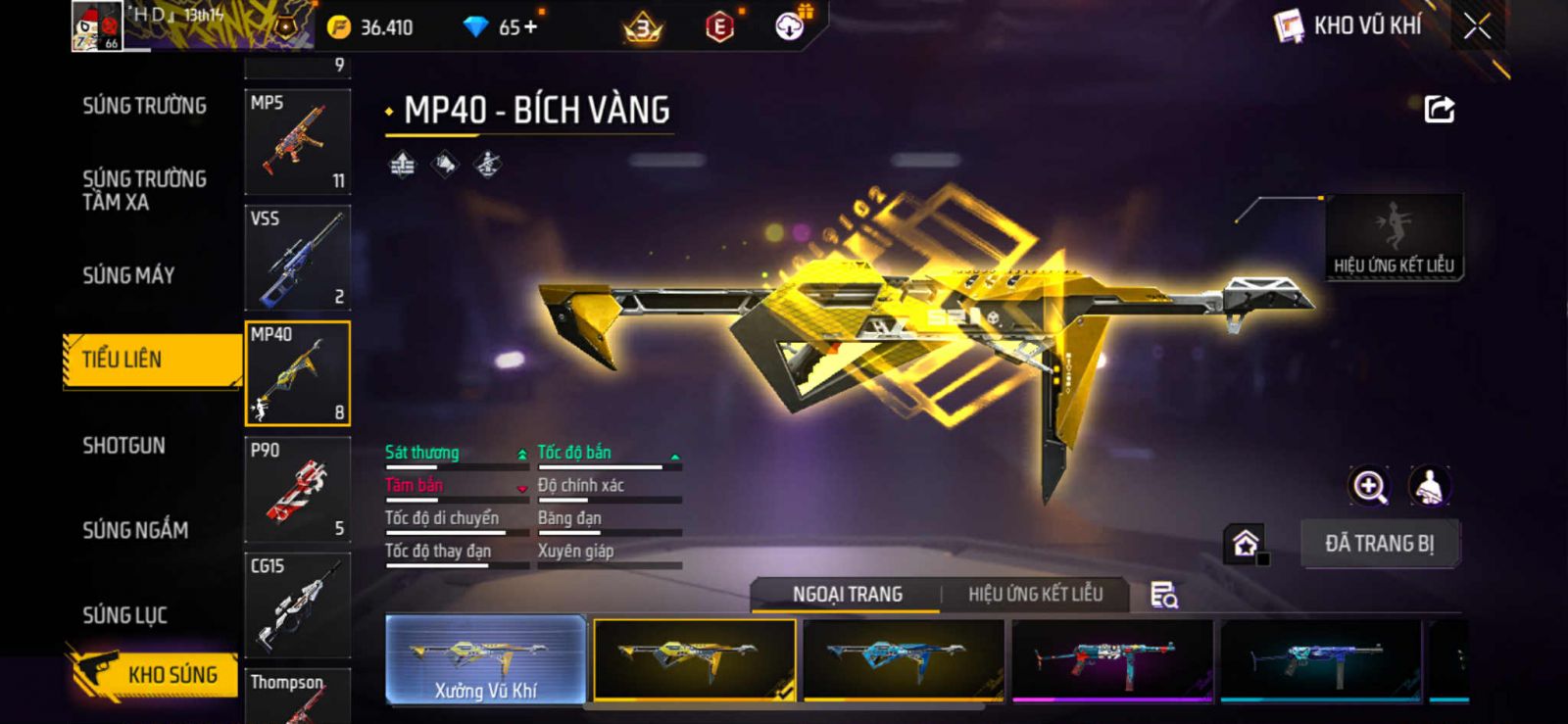Open the Hiệu Ứng Kết Liễu preview box
This screenshot has width=1568, height=724.
(x=1394, y=237)
